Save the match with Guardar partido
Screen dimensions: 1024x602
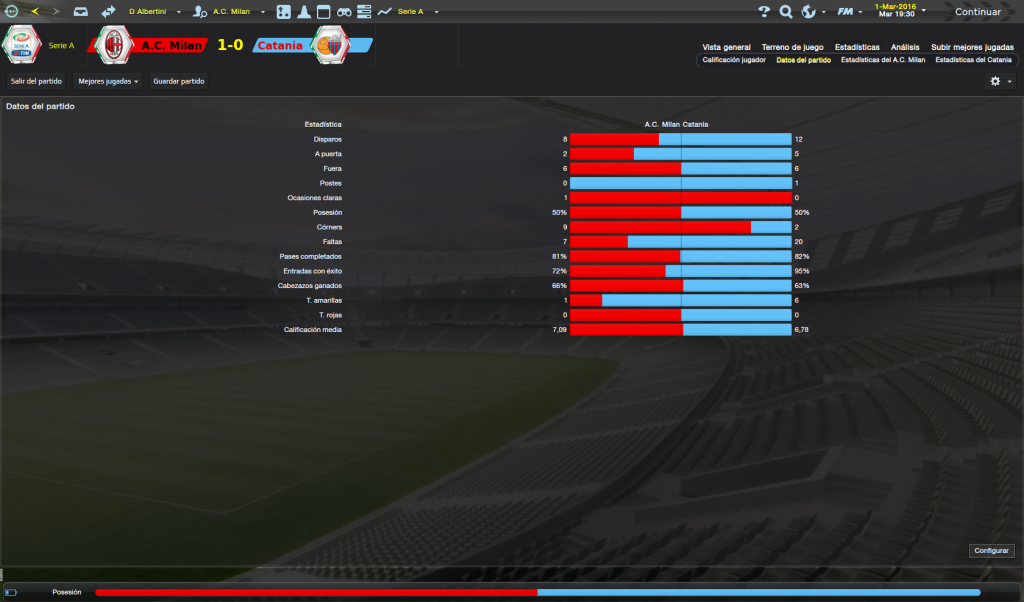pyautogui.click(x=178, y=81)
